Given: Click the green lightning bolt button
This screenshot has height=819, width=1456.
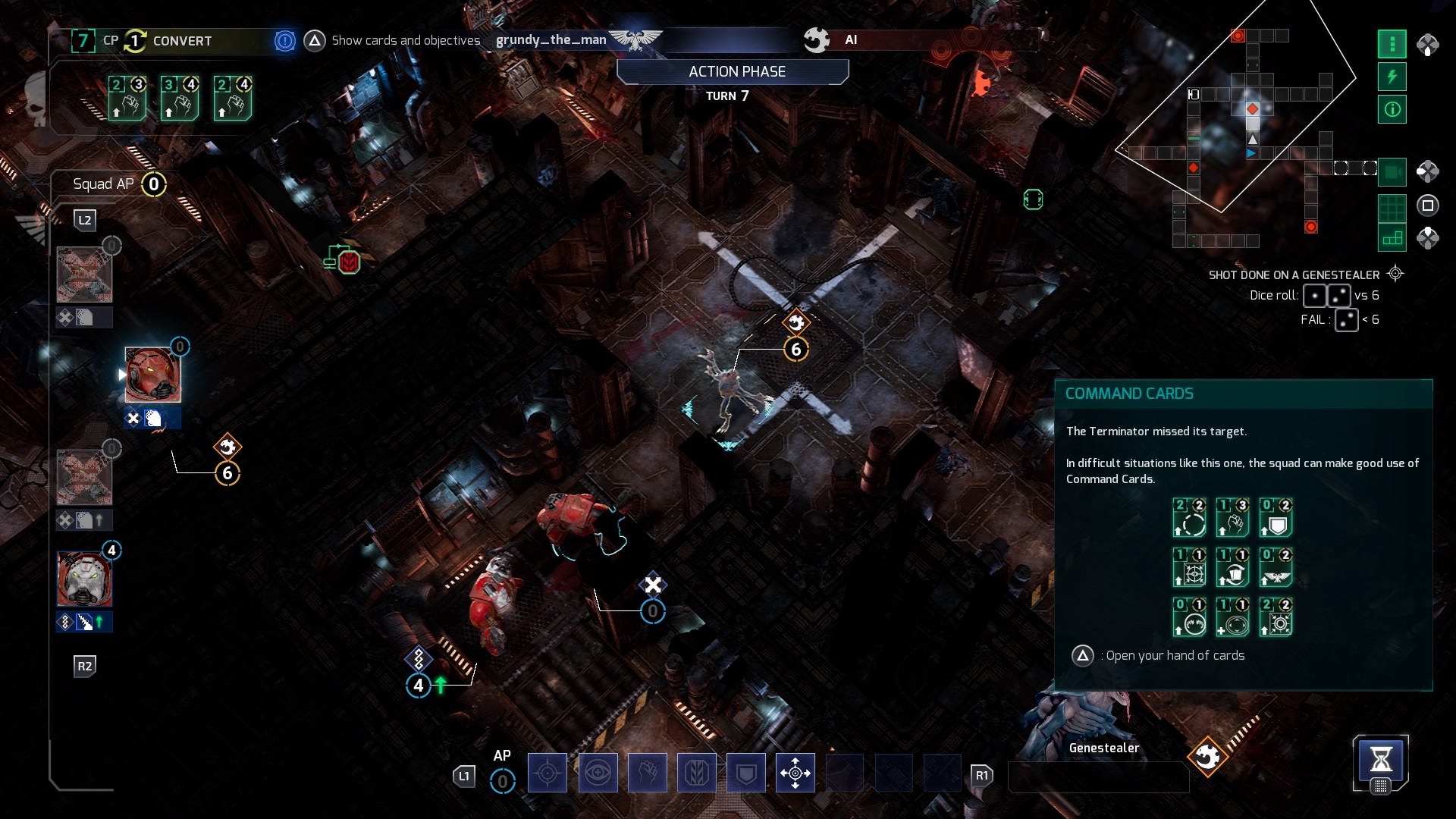Looking at the screenshot, I should tap(1392, 77).
